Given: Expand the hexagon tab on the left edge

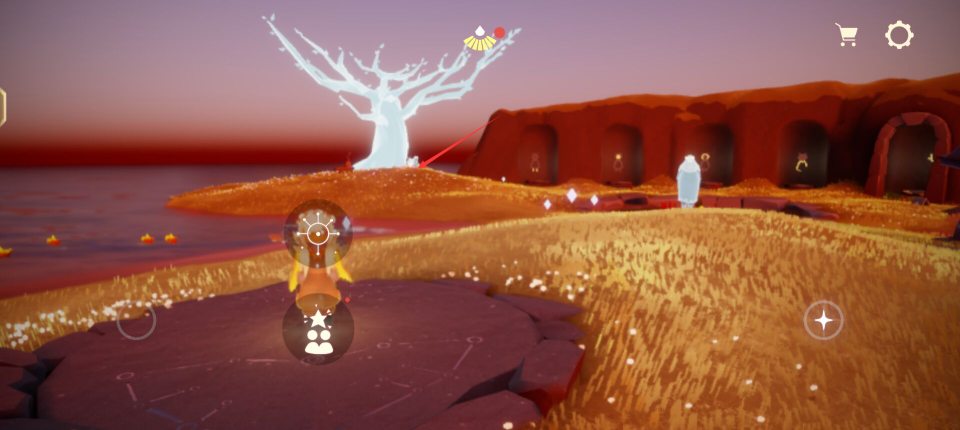Looking at the screenshot, I should coord(3,107).
